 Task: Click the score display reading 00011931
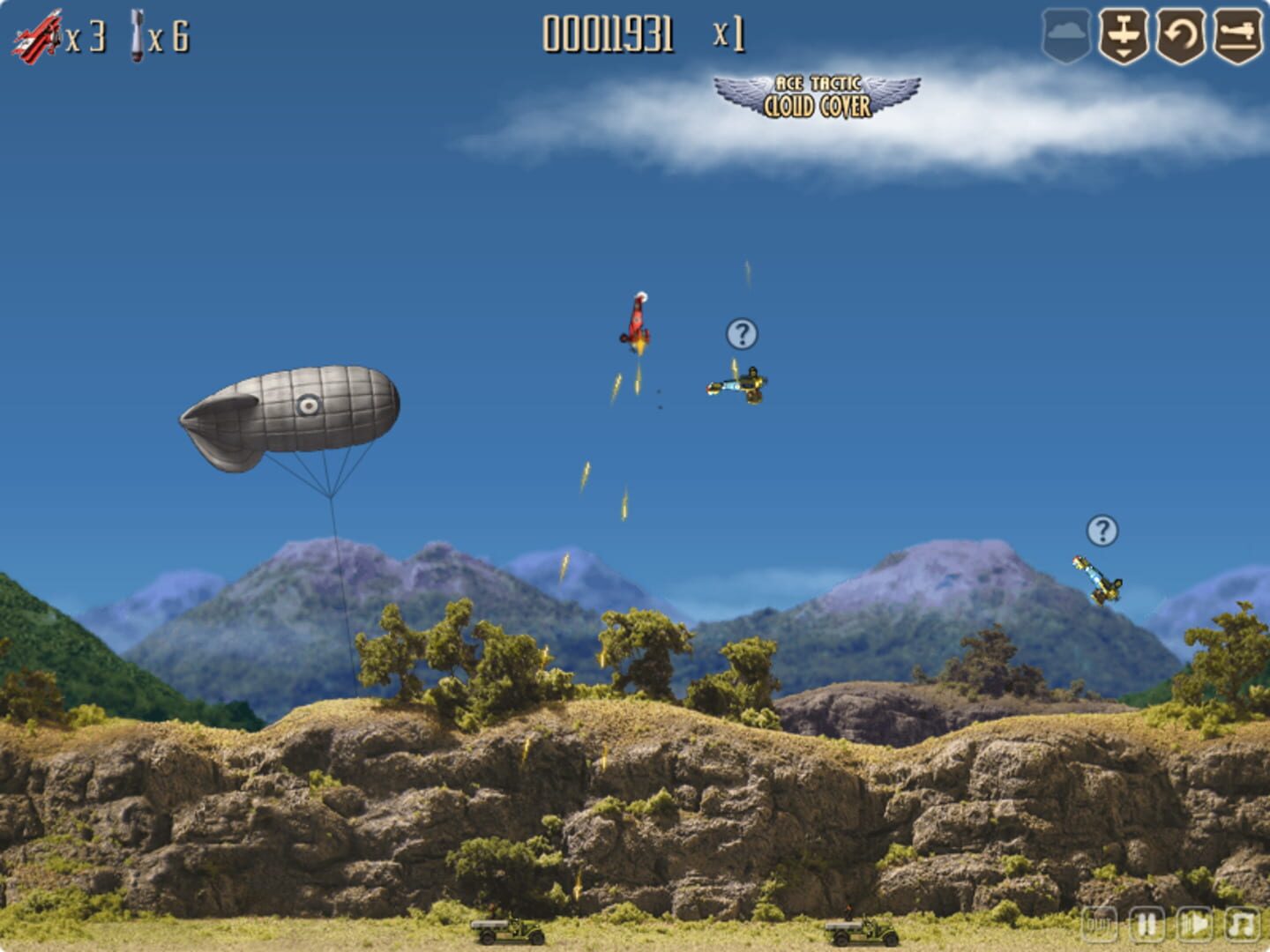(609, 33)
